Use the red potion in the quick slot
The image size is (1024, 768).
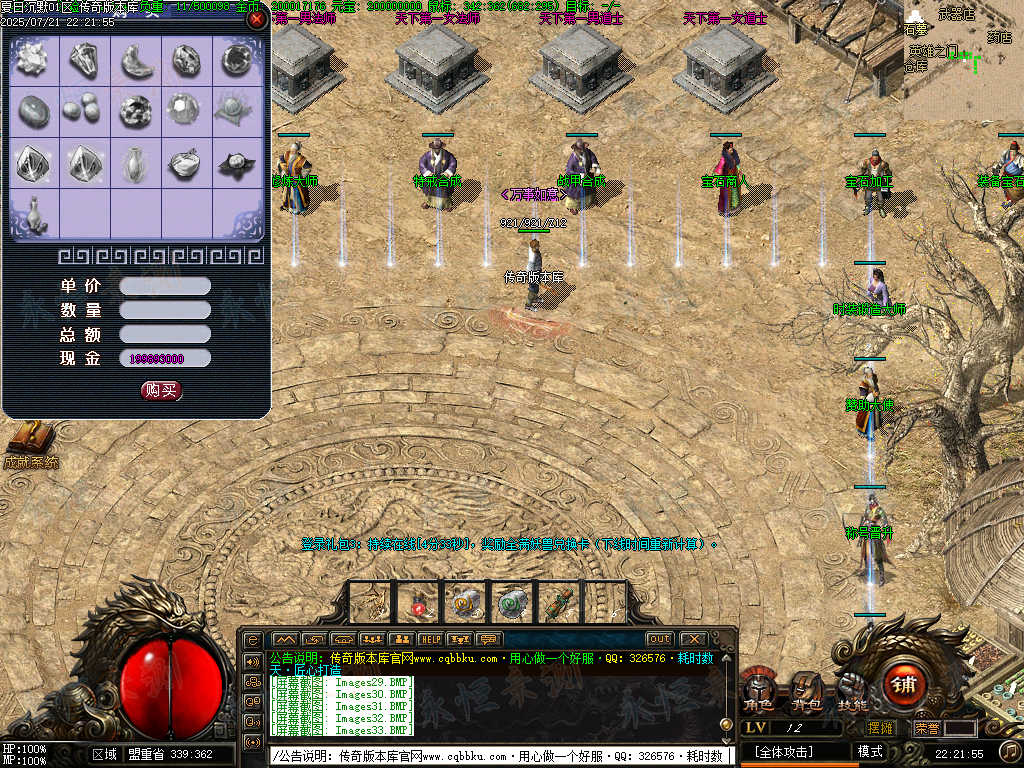420,603
